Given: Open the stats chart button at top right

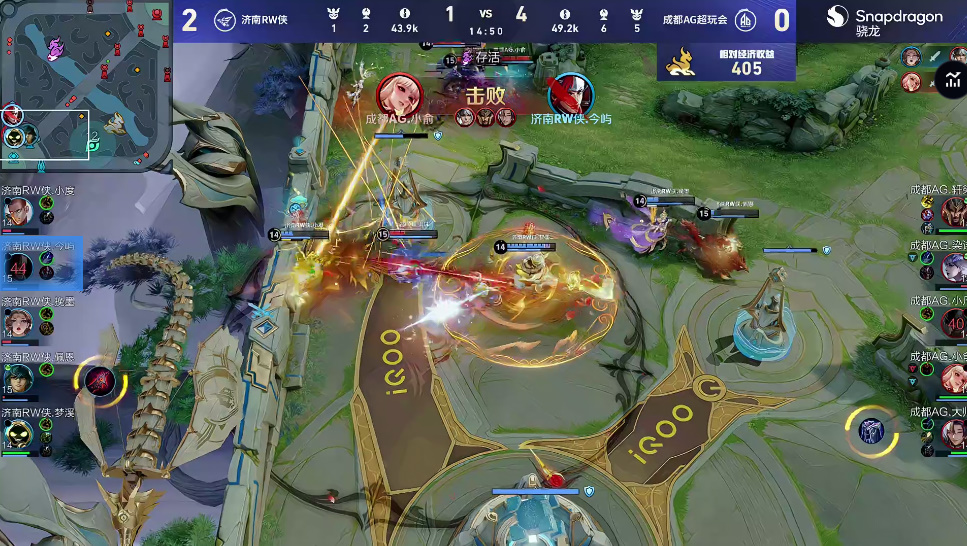Looking at the screenshot, I should (x=949, y=79).
